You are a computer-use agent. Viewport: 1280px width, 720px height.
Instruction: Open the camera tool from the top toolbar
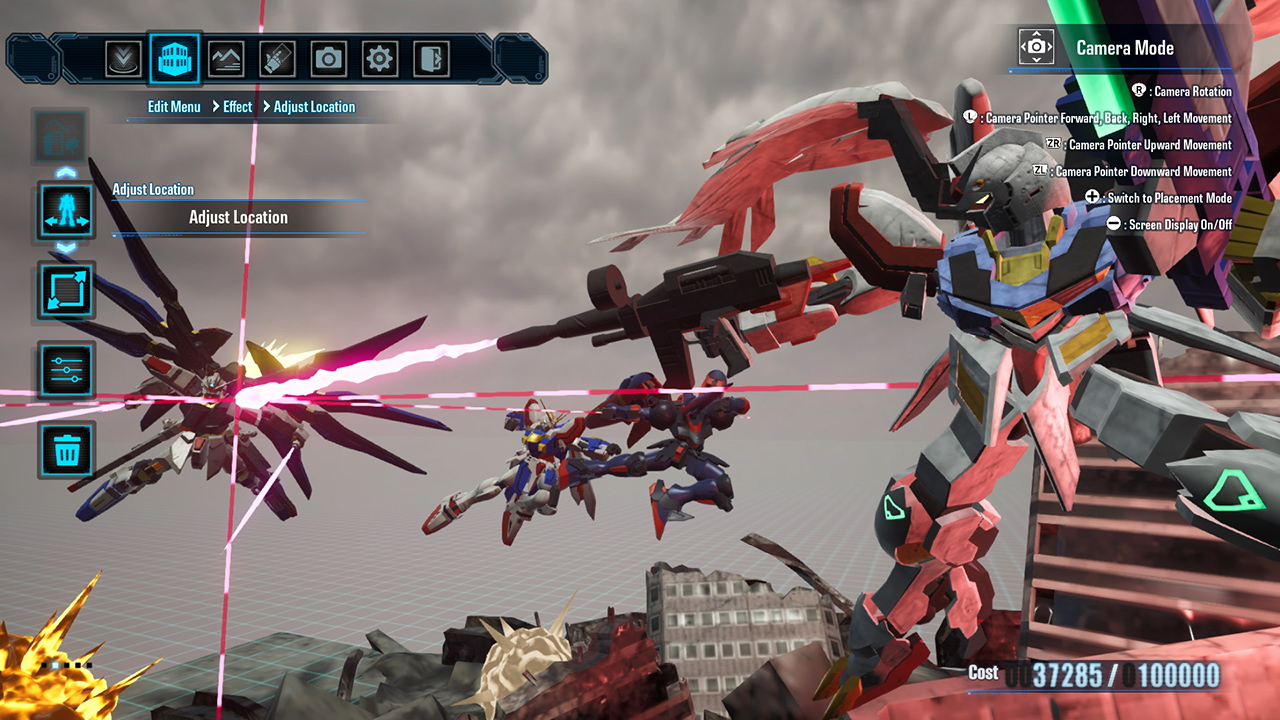[x=329, y=58]
